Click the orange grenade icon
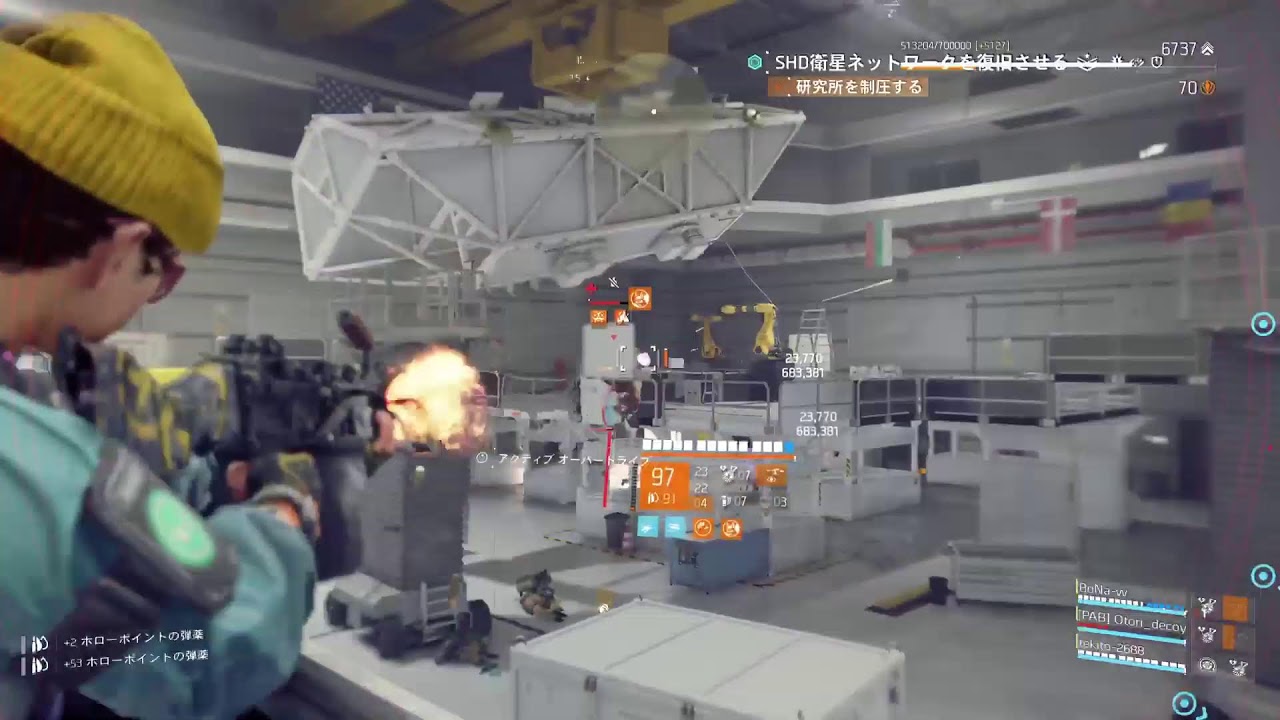Screen dimensions: 1280x720 point(703,528)
